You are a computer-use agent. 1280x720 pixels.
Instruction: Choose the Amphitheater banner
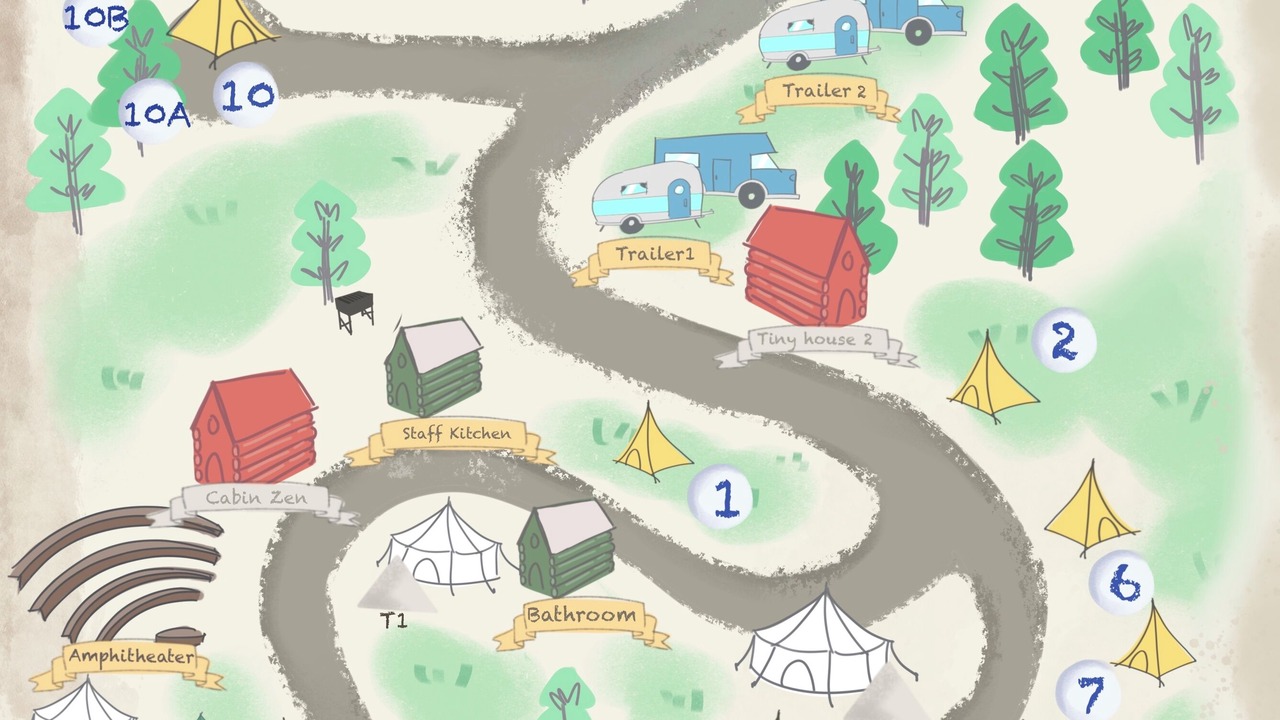129,658
